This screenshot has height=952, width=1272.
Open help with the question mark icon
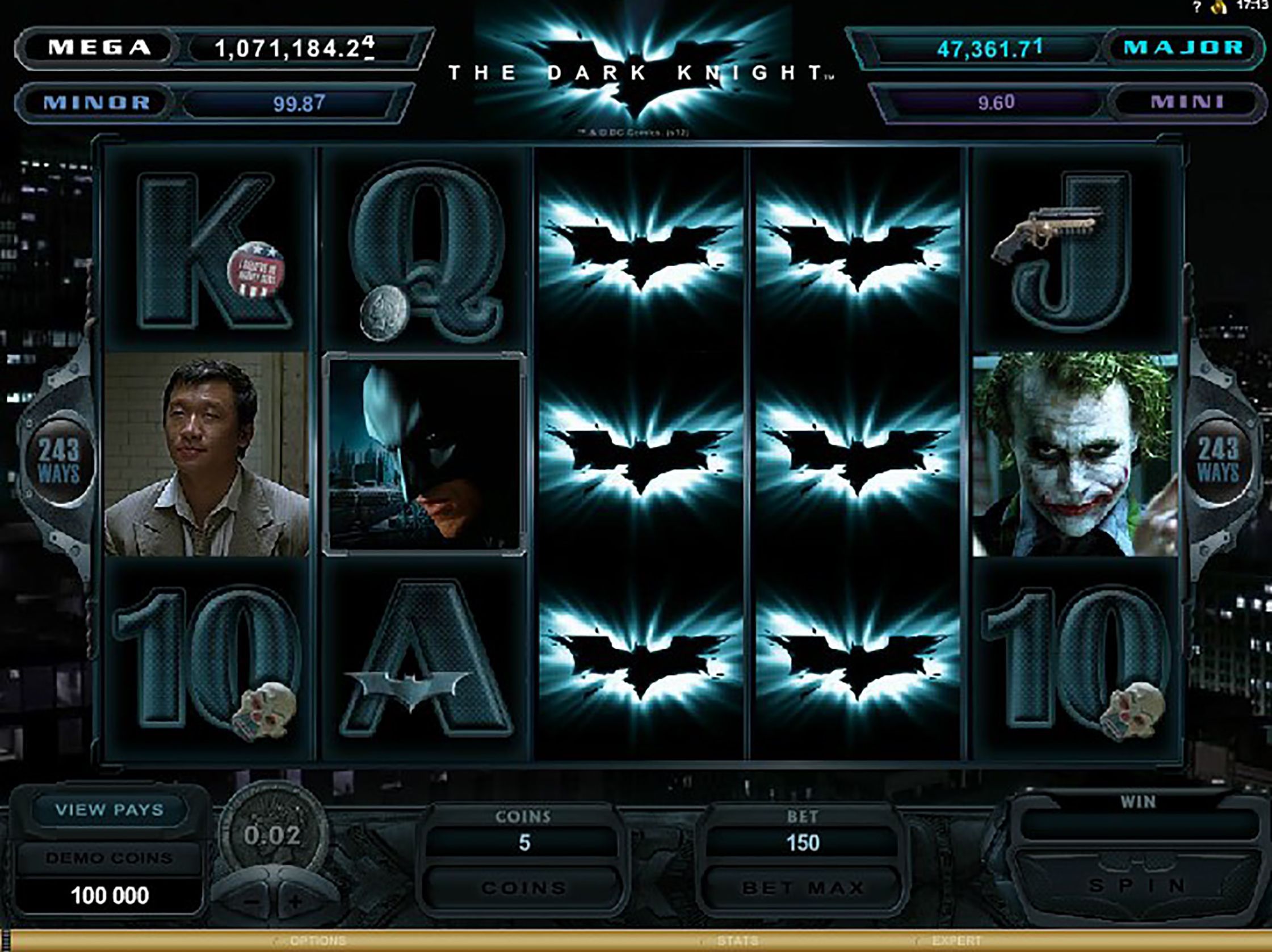tap(1197, 7)
